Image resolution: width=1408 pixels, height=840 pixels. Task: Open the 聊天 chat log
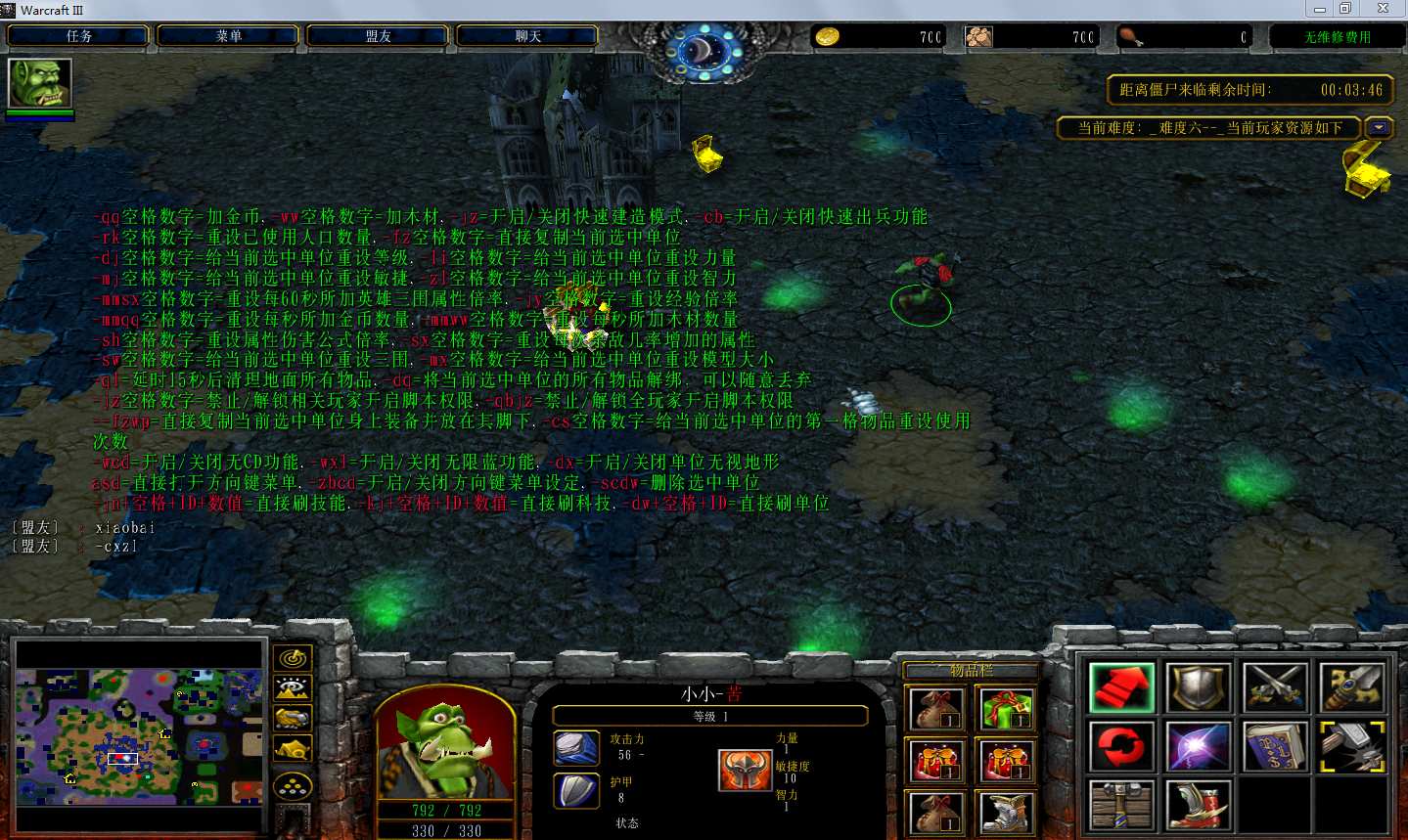(527, 36)
